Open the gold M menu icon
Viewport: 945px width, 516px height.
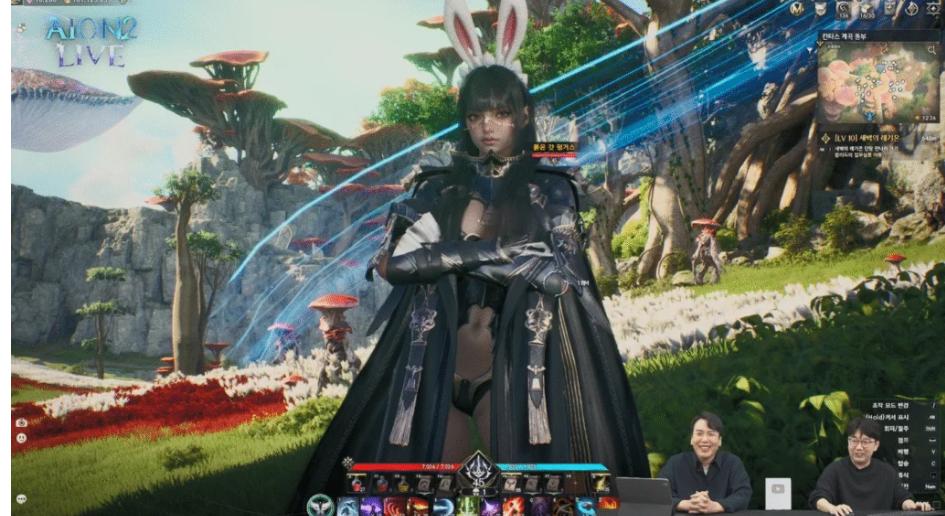(797, 9)
